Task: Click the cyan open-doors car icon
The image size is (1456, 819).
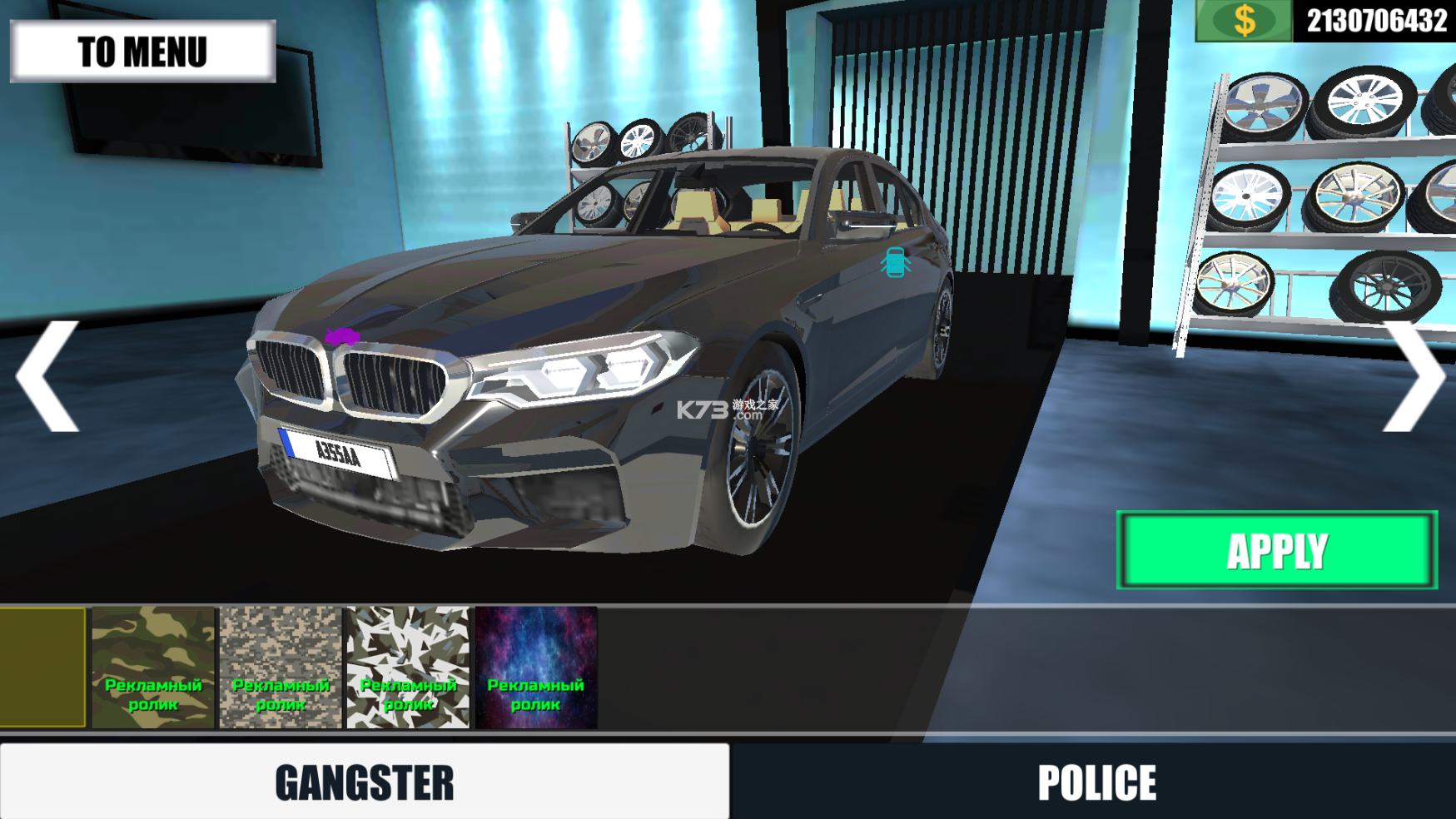Action: [x=895, y=262]
